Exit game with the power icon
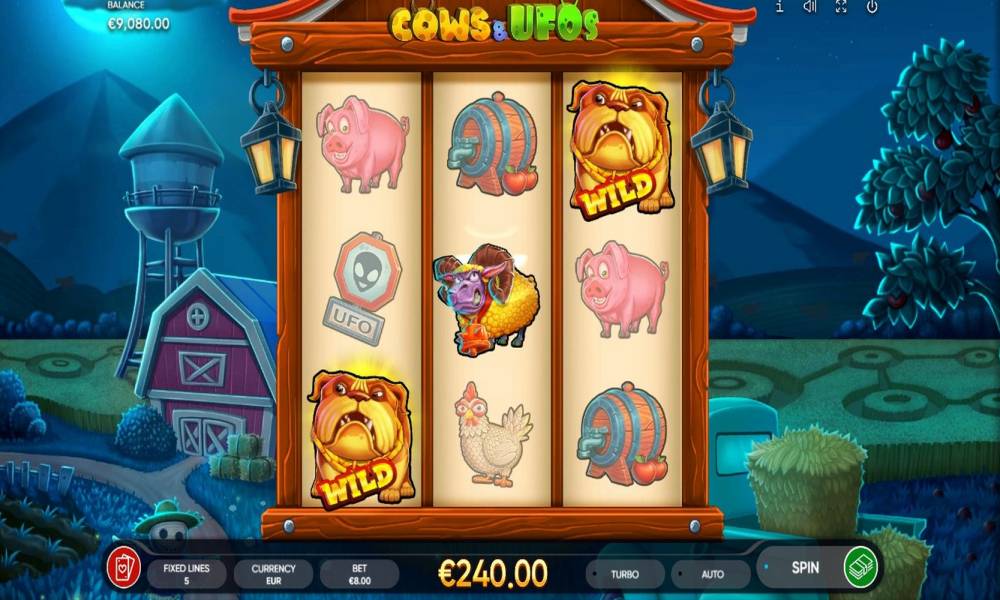 [x=872, y=7]
